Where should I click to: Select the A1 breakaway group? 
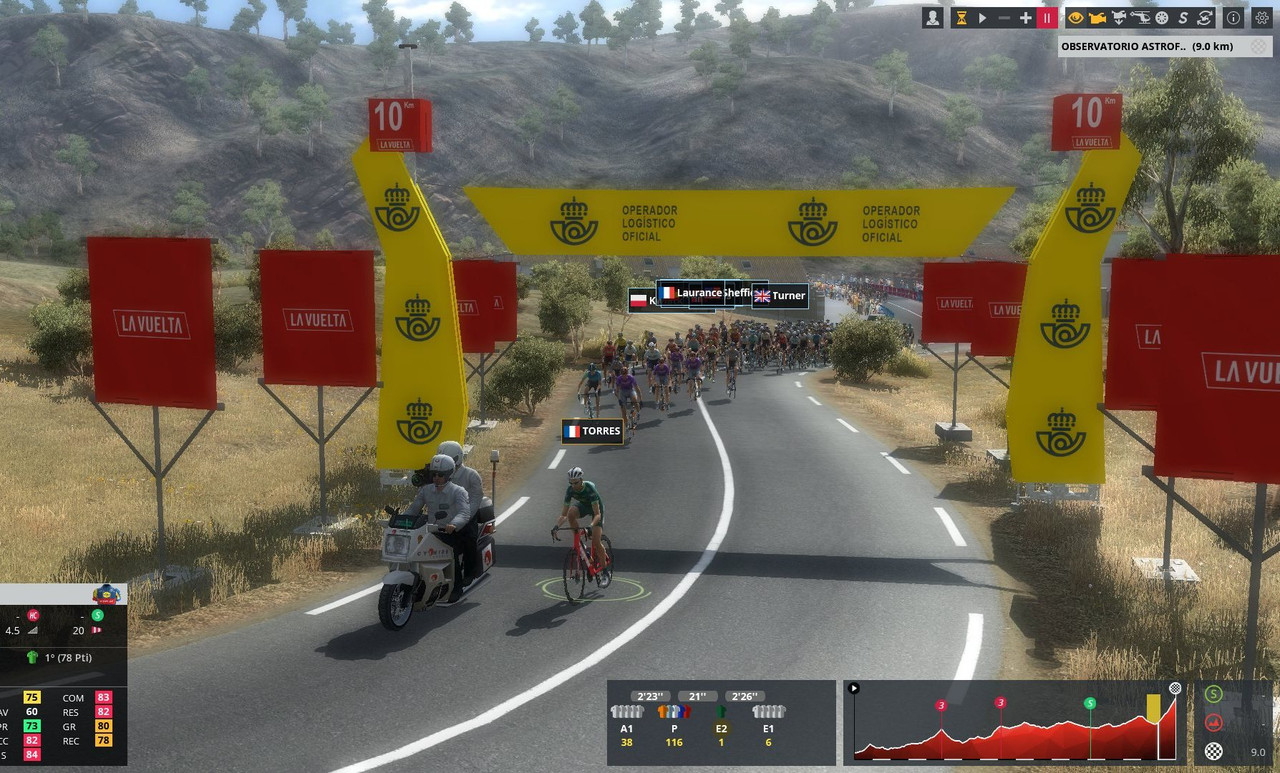coord(627,727)
